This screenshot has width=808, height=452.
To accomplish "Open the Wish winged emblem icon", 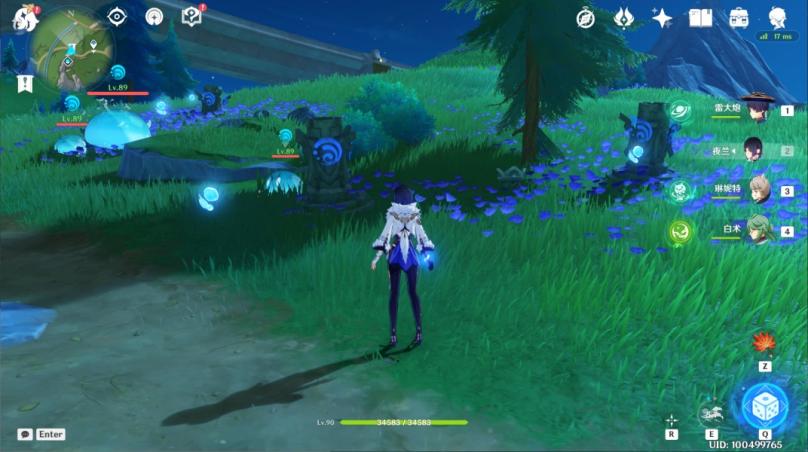I will coord(624,18).
